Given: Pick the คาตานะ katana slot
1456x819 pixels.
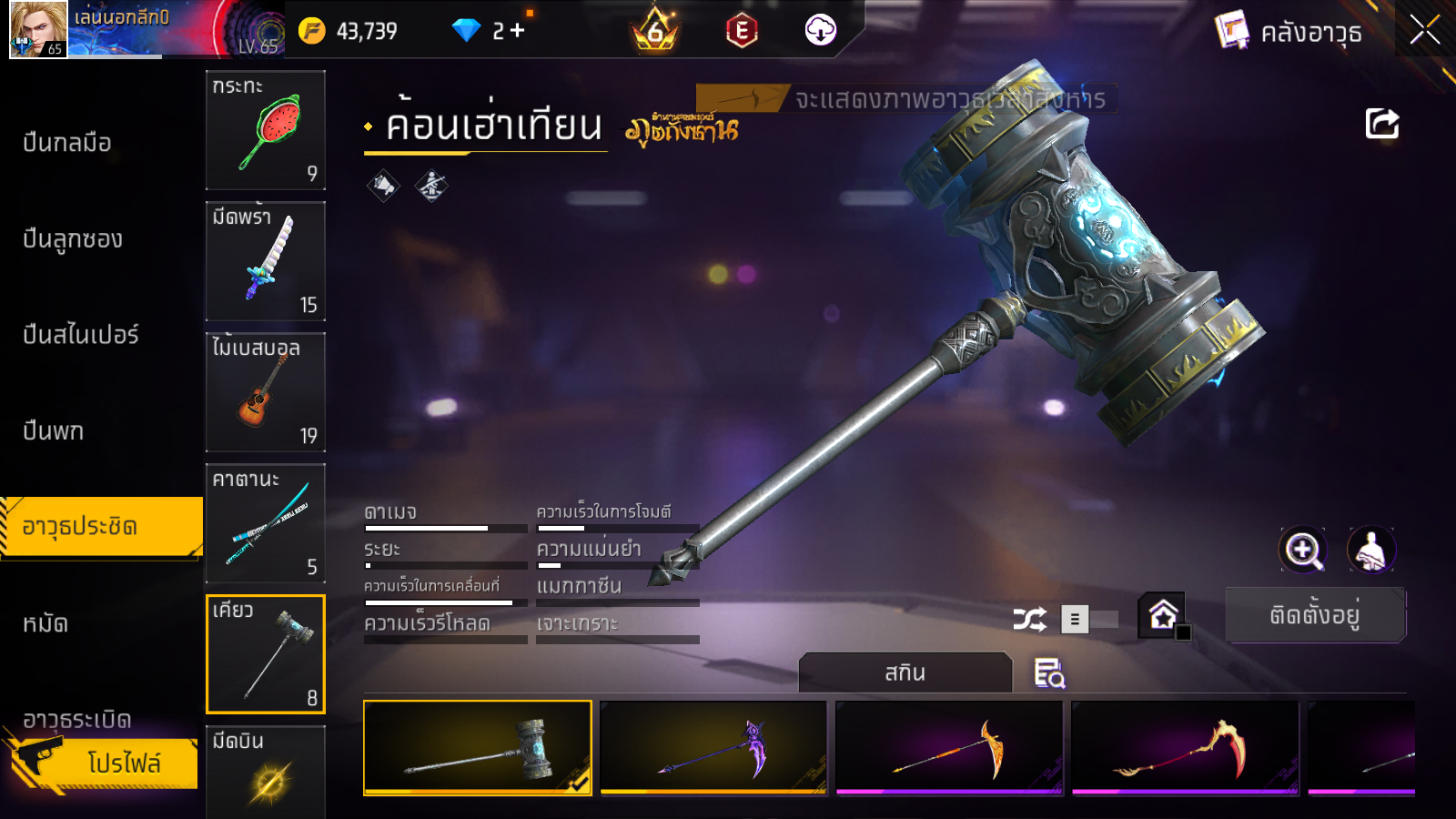Looking at the screenshot, I should tap(266, 523).
